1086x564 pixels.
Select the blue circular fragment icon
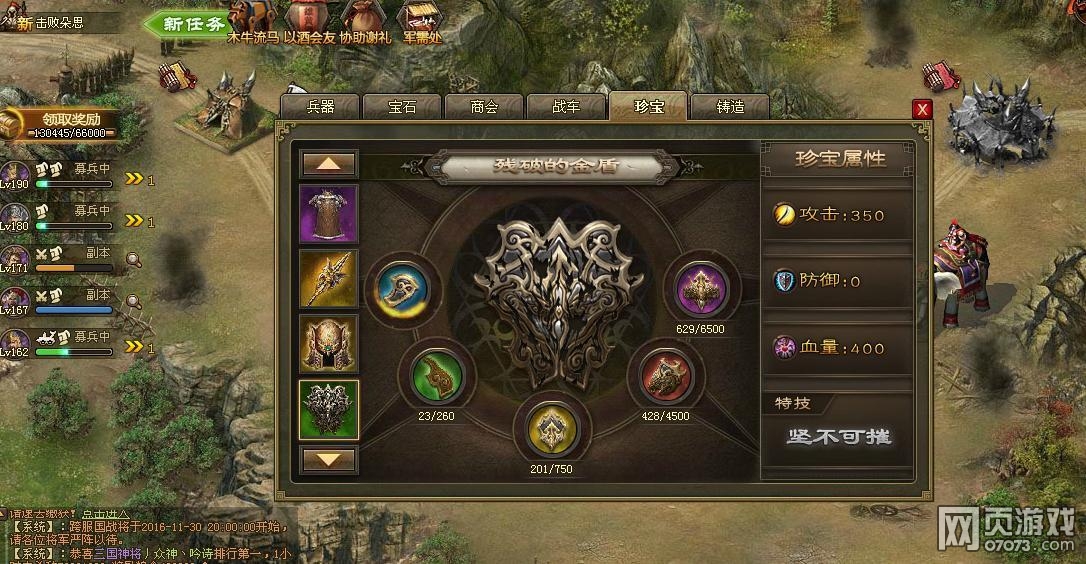(x=402, y=288)
